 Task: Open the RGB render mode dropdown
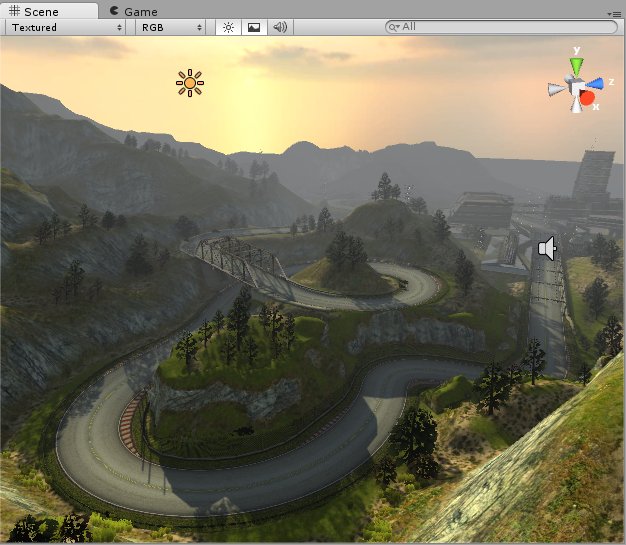[x=171, y=27]
